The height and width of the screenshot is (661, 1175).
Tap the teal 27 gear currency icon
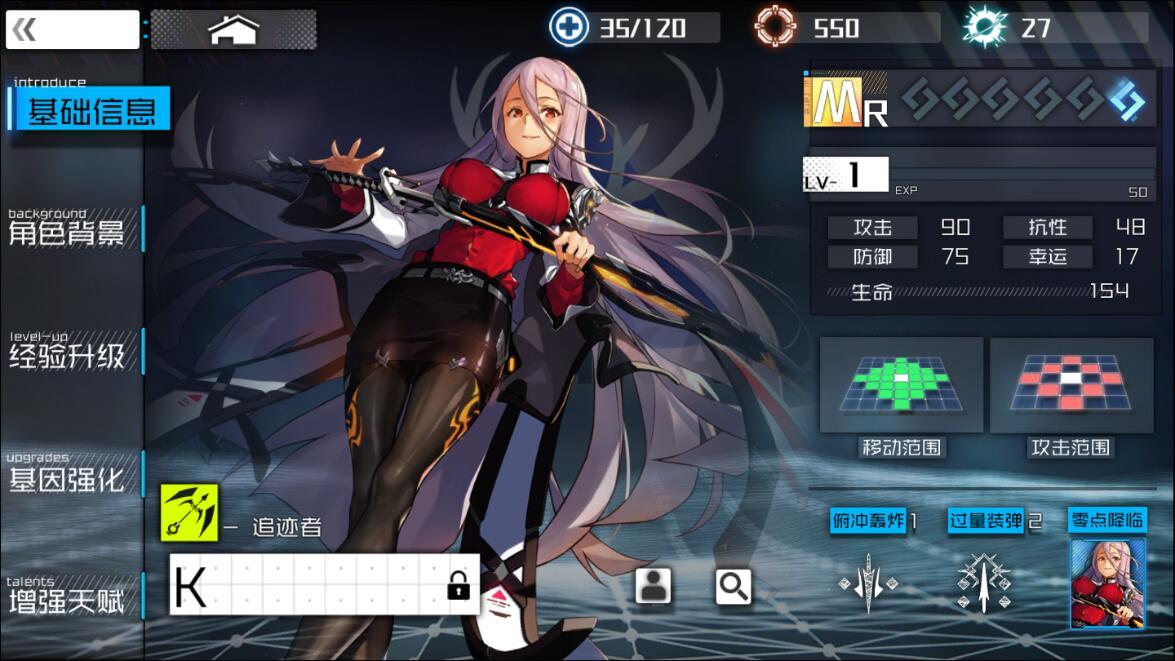click(x=984, y=27)
